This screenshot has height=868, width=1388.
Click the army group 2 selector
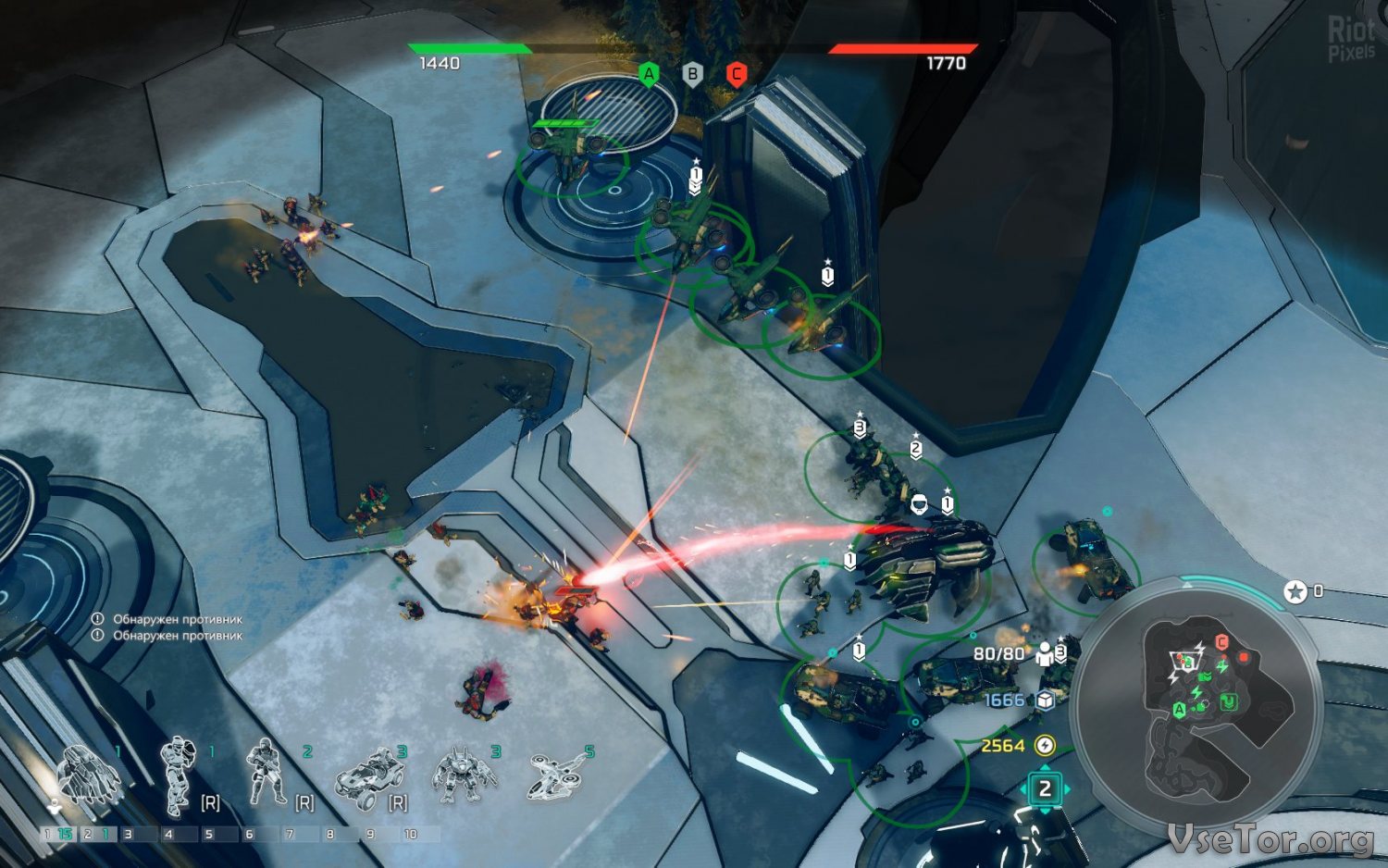tap(1045, 789)
